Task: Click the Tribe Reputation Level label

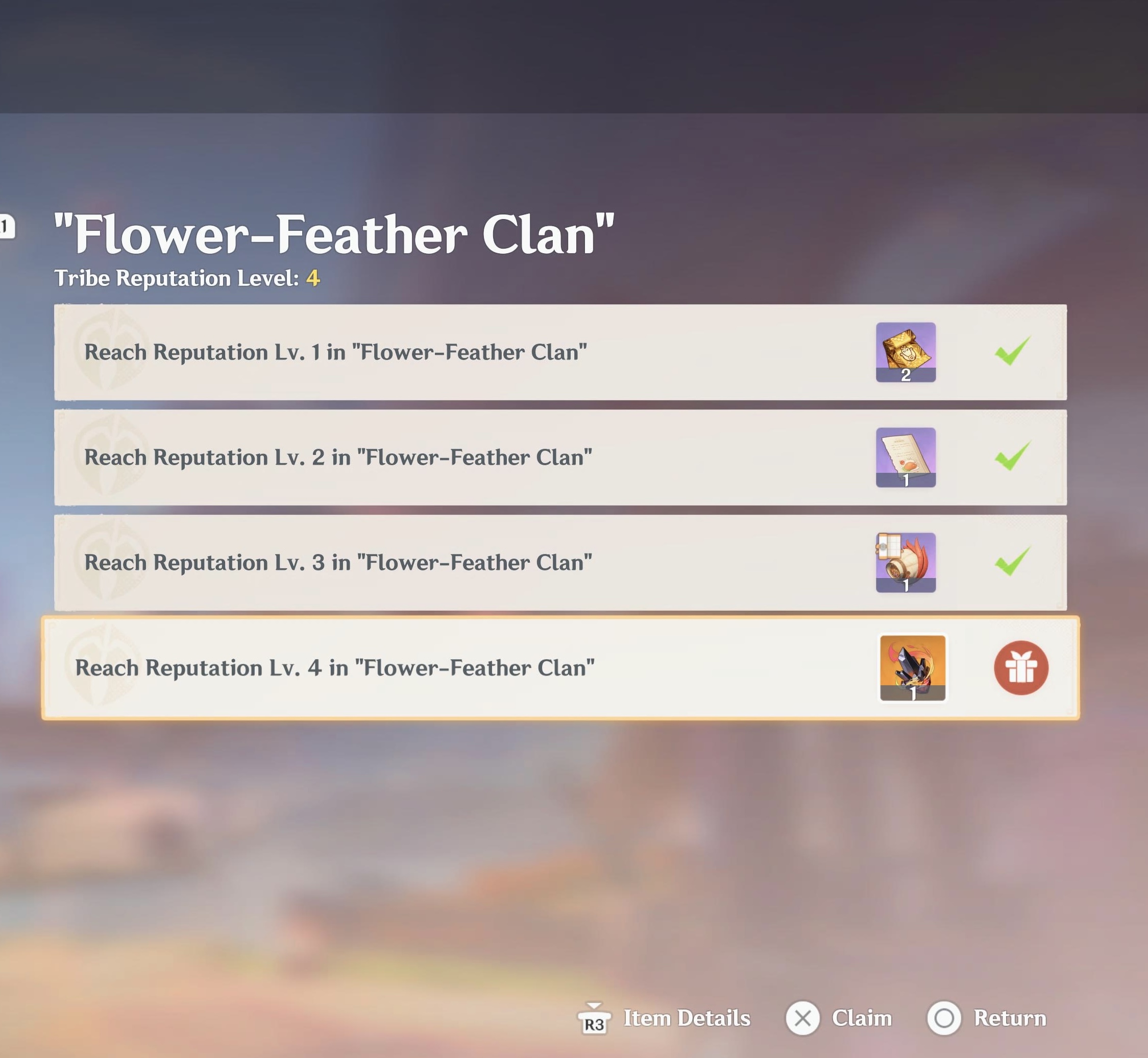Action: [x=178, y=279]
